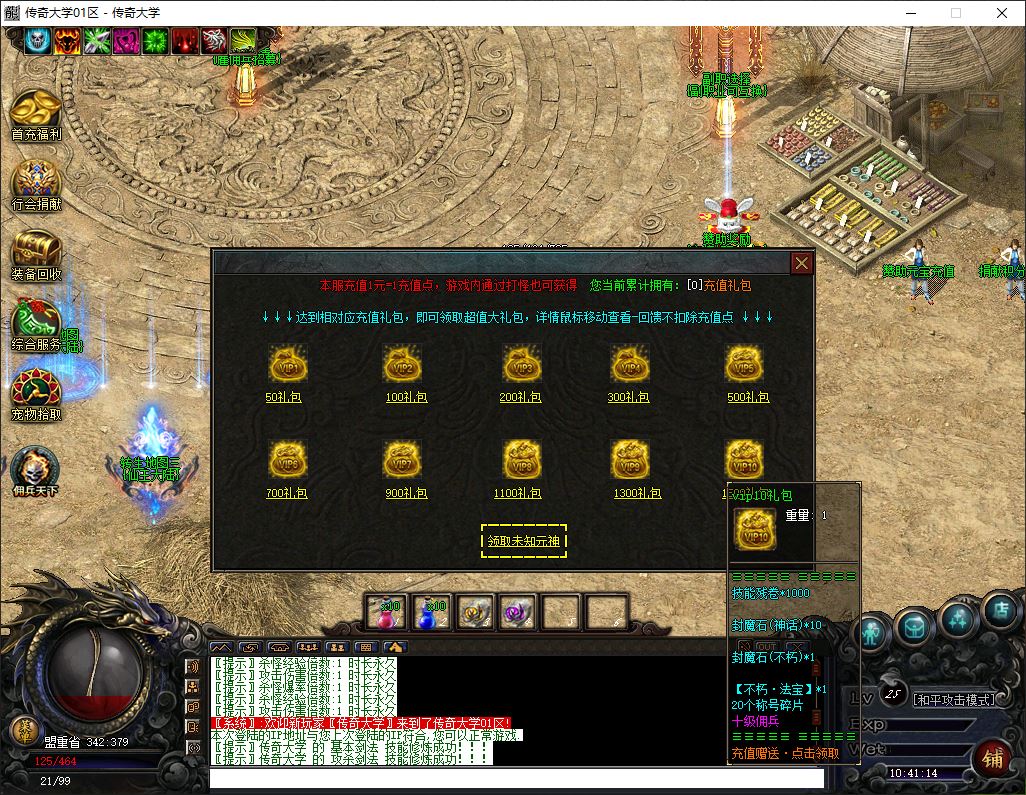Select the VIP1 50礼包 gift pack
The width and height of the screenshot is (1026, 795).
pyautogui.click(x=288, y=365)
